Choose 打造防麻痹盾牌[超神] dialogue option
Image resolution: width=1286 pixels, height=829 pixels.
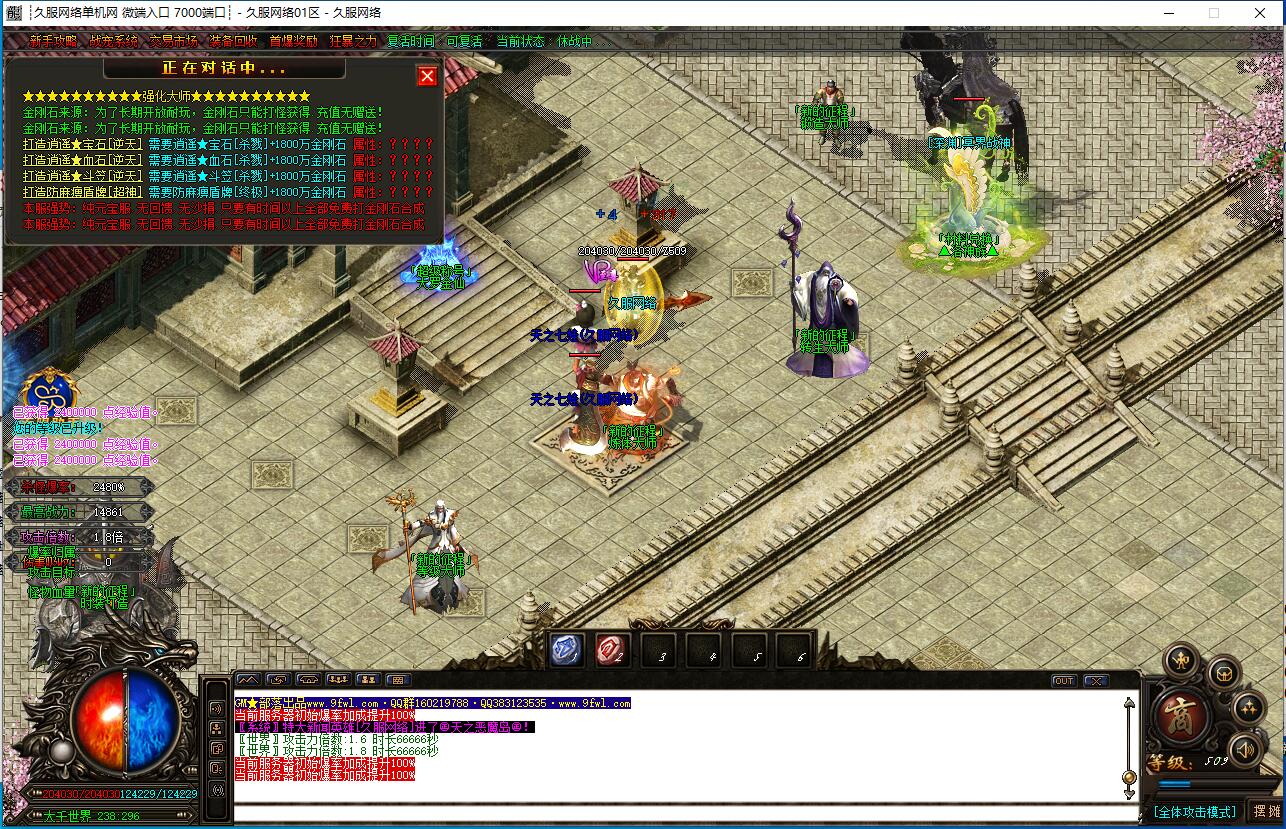(83, 192)
